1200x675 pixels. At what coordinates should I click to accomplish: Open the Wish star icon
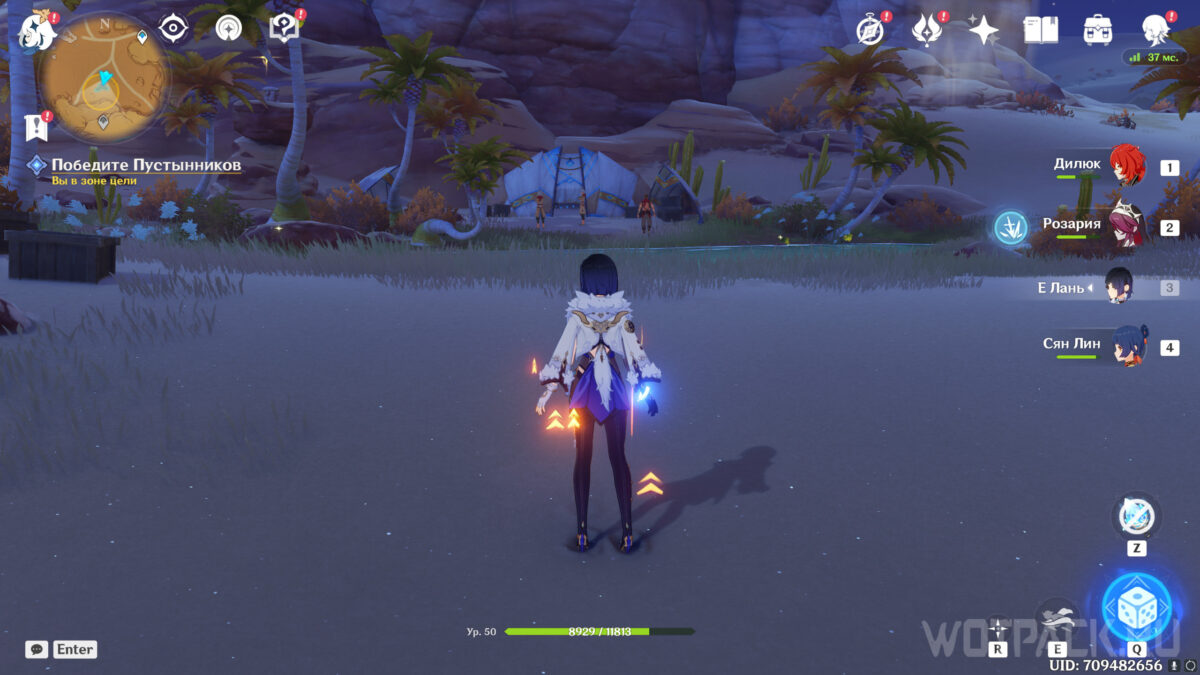tap(984, 30)
